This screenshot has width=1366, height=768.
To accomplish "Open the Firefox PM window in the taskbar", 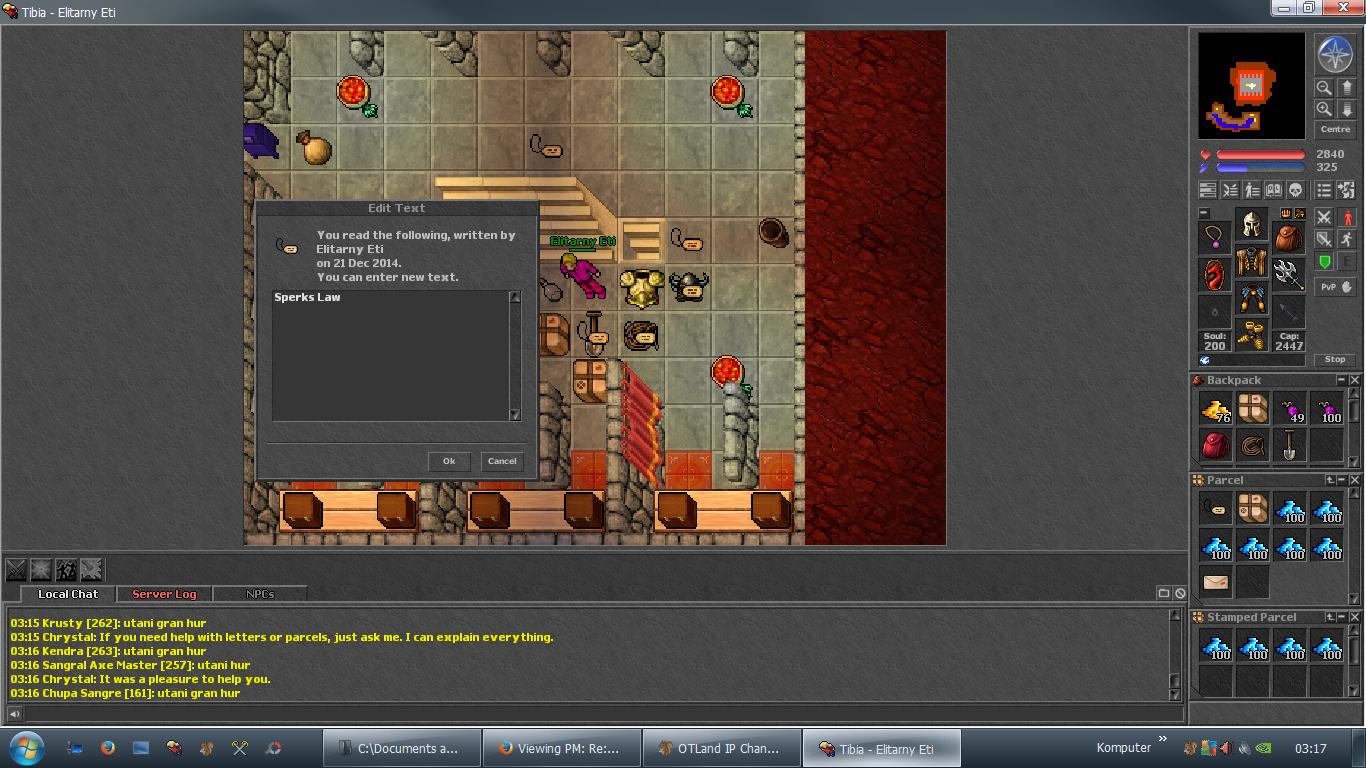I will (560, 748).
